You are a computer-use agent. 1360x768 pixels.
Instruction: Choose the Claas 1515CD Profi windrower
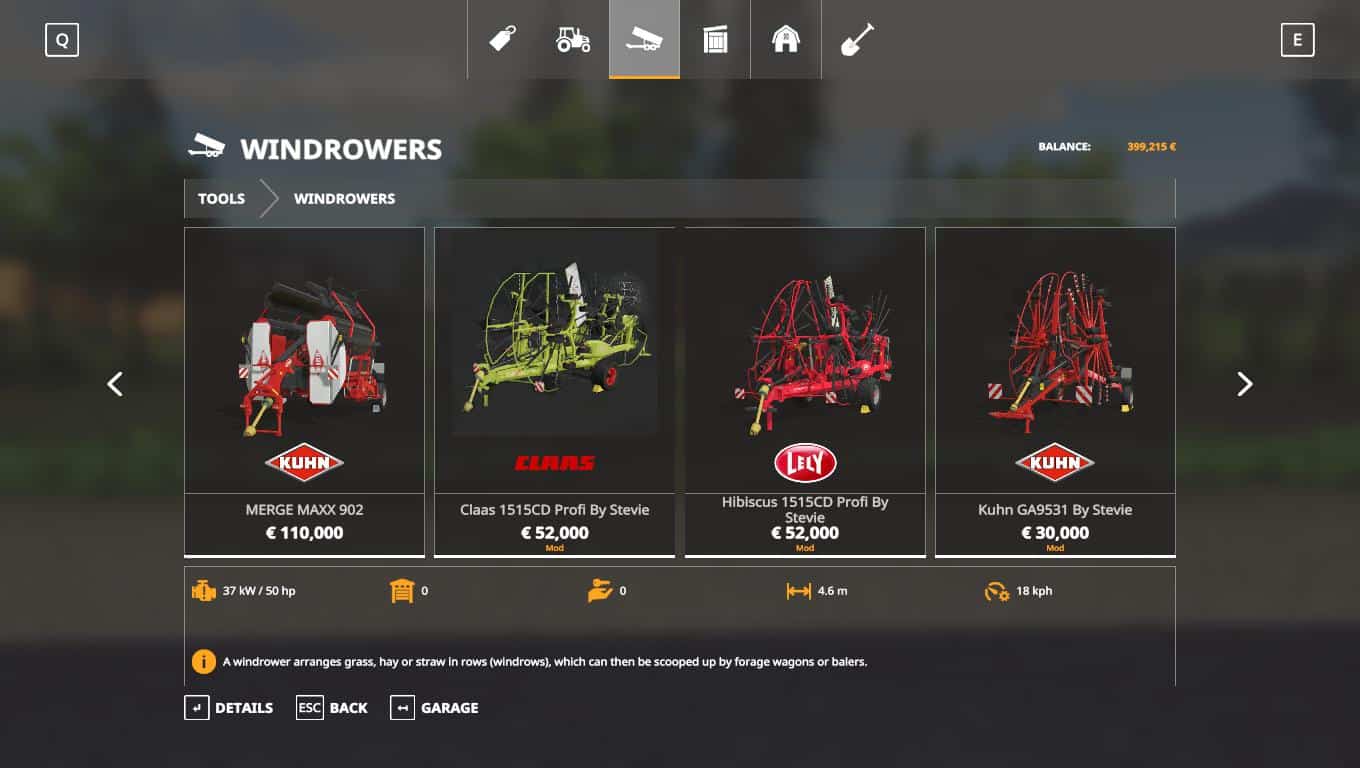tap(554, 391)
